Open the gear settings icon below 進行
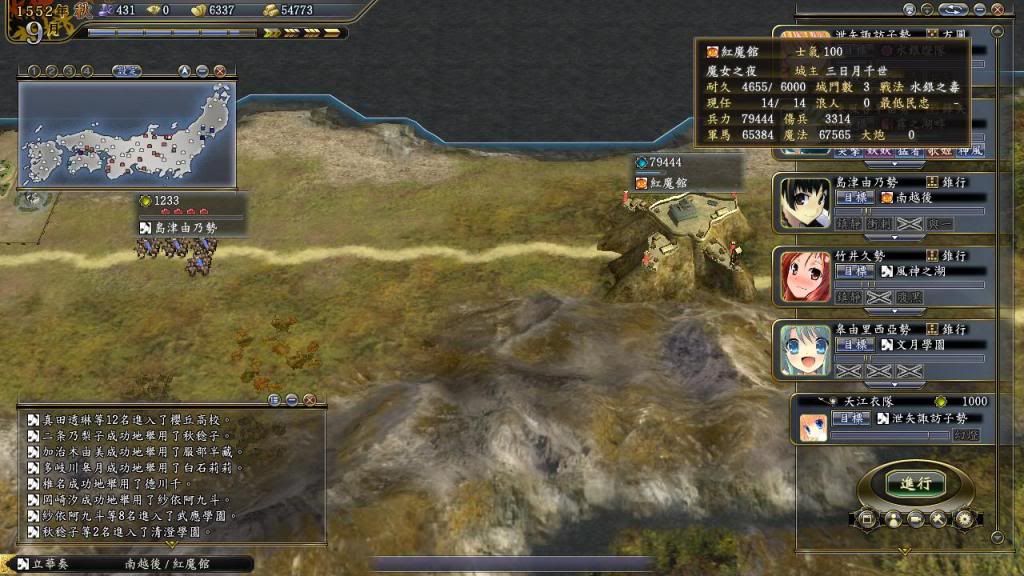 [964, 519]
